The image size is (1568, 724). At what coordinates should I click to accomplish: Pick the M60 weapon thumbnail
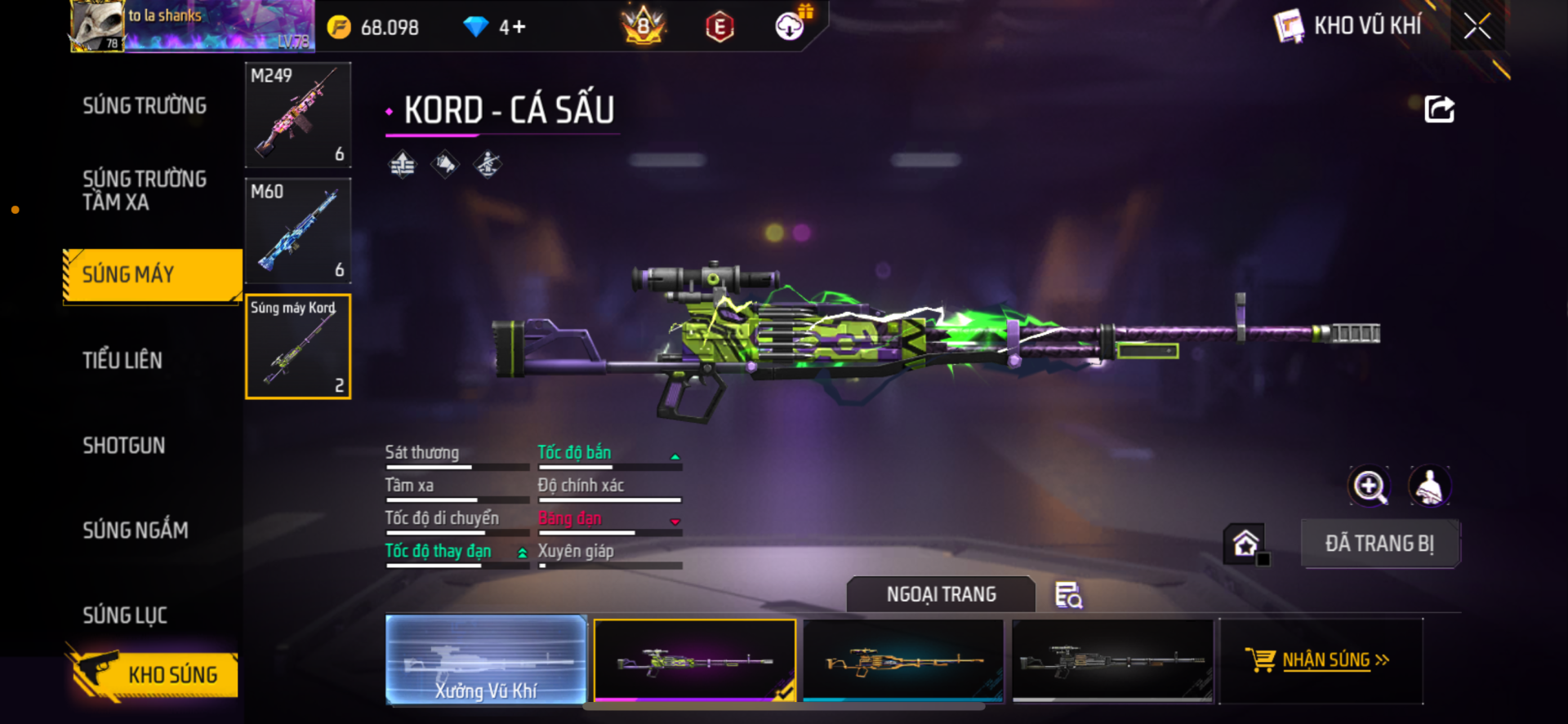coord(298,231)
